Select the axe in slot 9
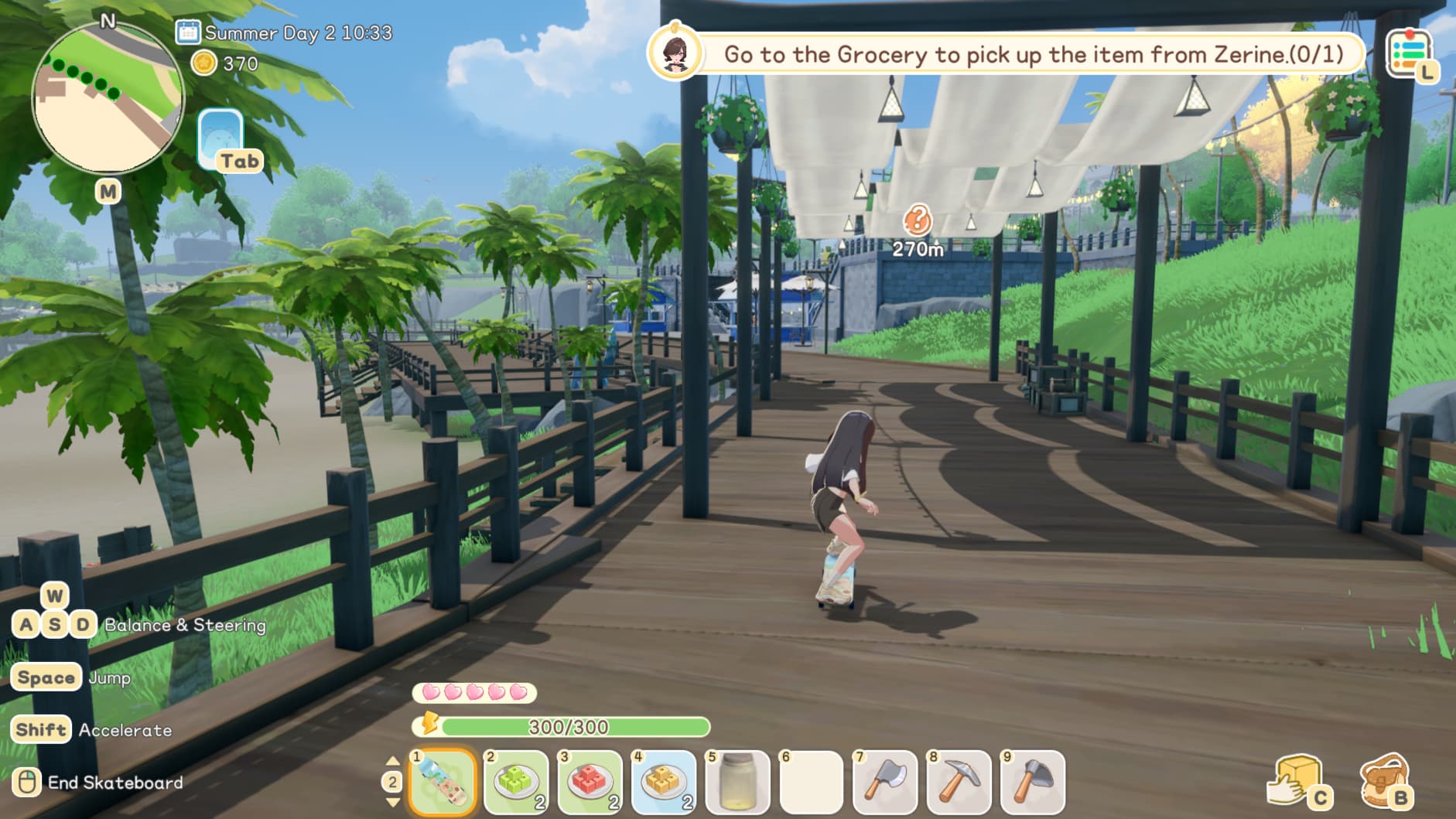The image size is (1456, 819). coord(1032,782)
